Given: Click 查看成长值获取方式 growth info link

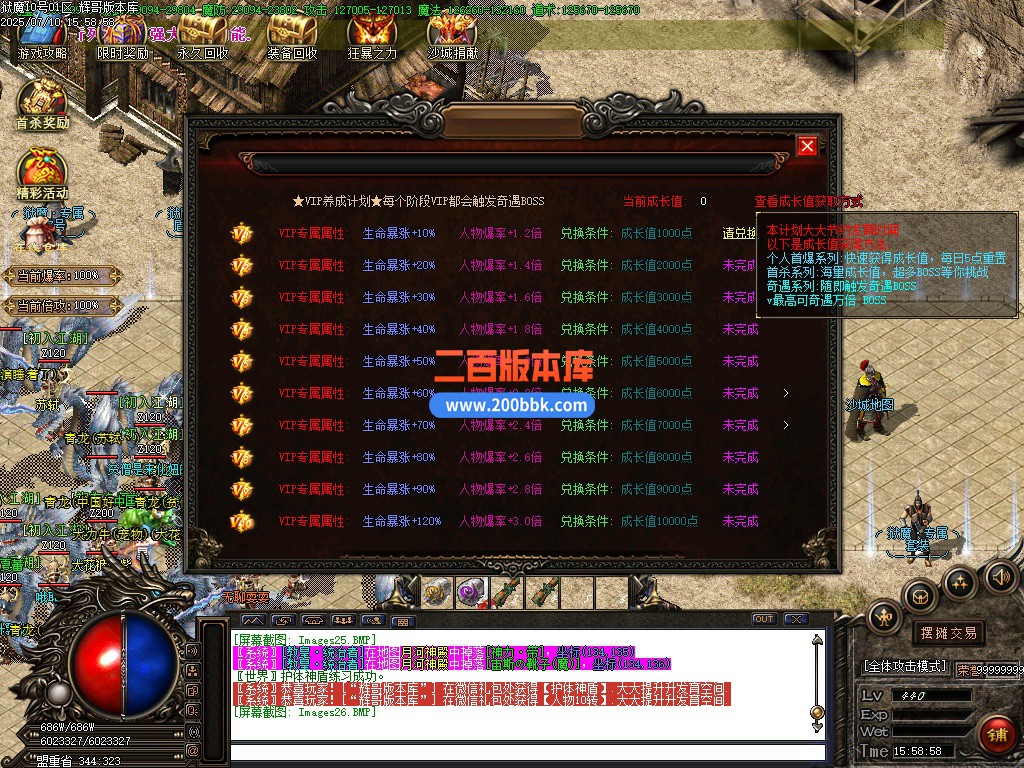Looking at the screenshot, I should [x=808, y=201].
